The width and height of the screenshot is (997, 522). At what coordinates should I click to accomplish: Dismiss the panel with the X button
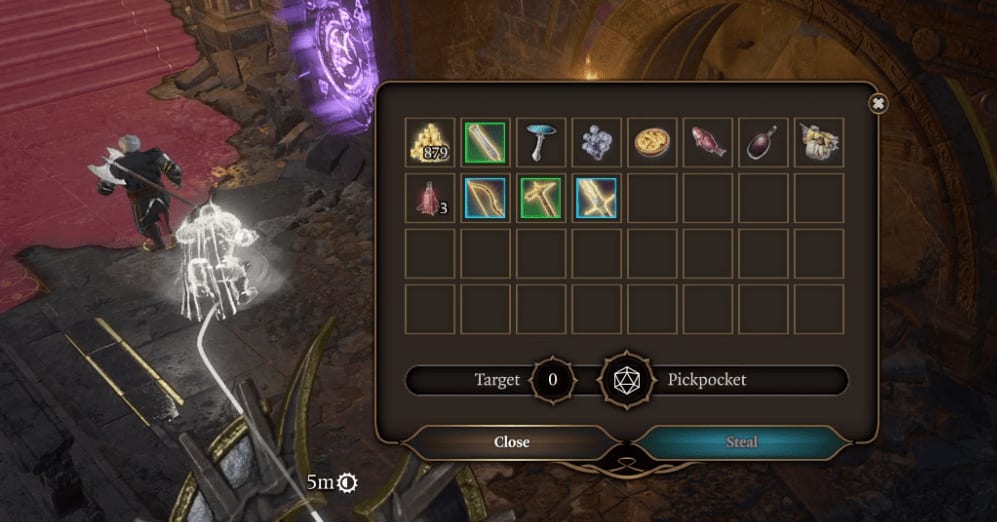[878, 103]
